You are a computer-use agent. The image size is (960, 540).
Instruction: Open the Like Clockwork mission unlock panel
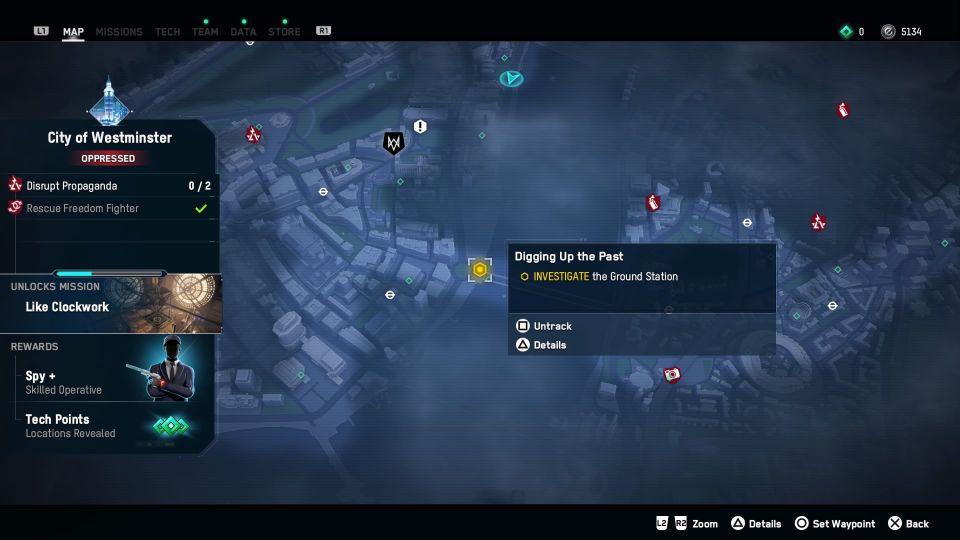tap(110, 304)
